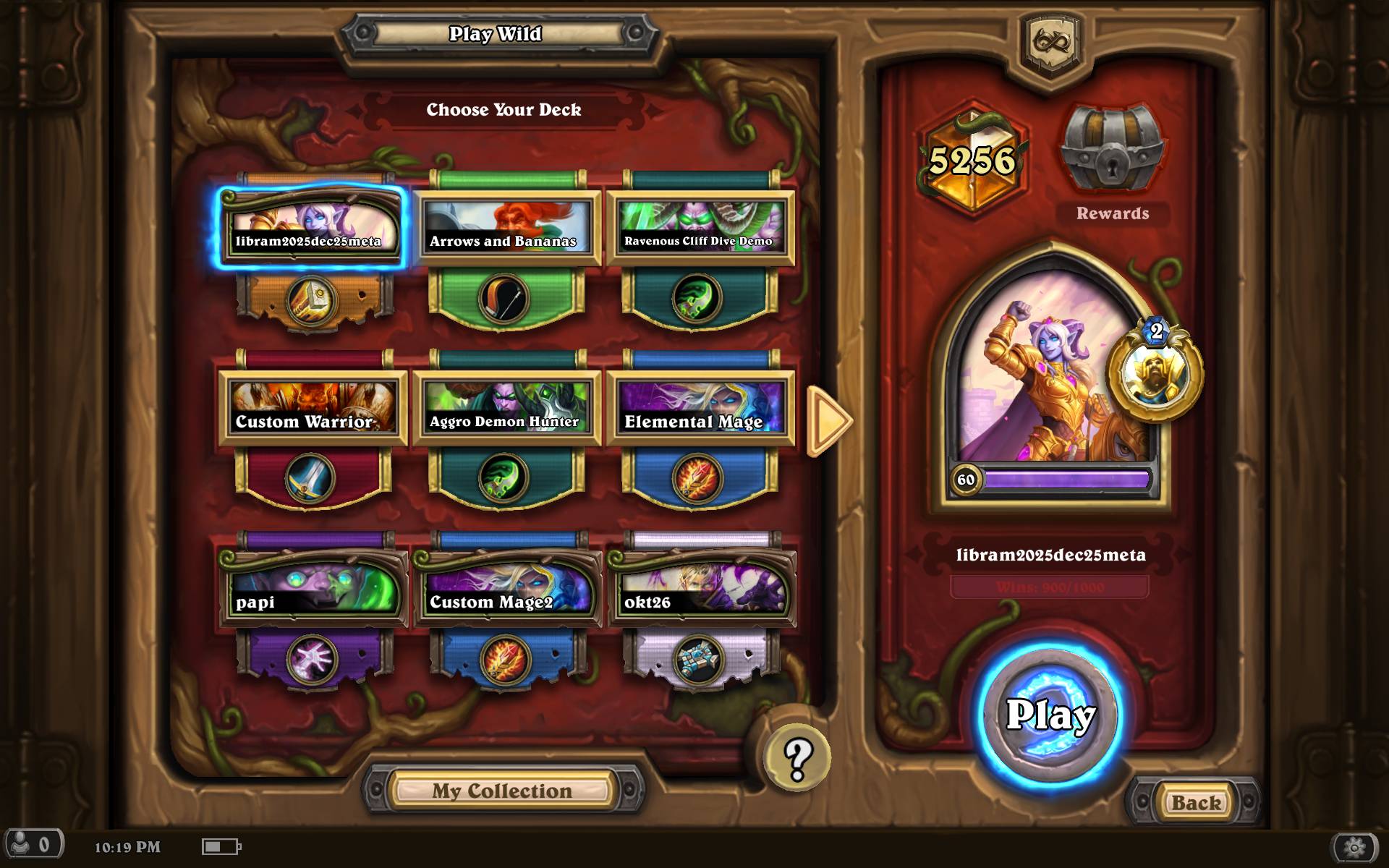Pick the papi deck

311,589
